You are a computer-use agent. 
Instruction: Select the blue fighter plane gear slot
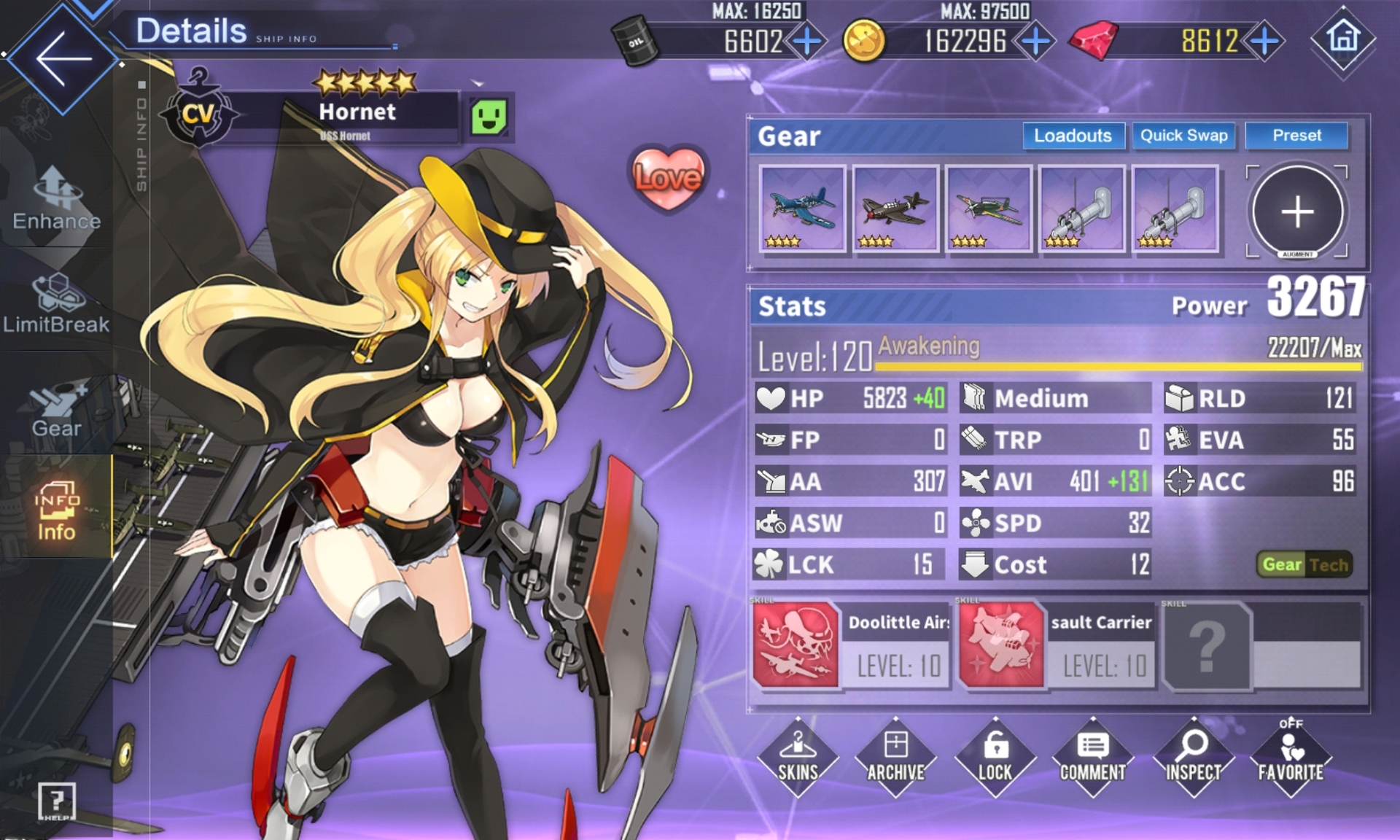[x=802, y=209]
